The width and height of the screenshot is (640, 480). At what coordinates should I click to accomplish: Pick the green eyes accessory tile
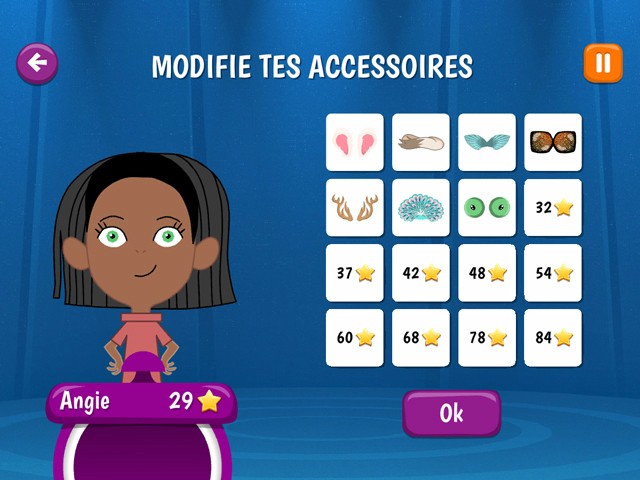(487, 207)
